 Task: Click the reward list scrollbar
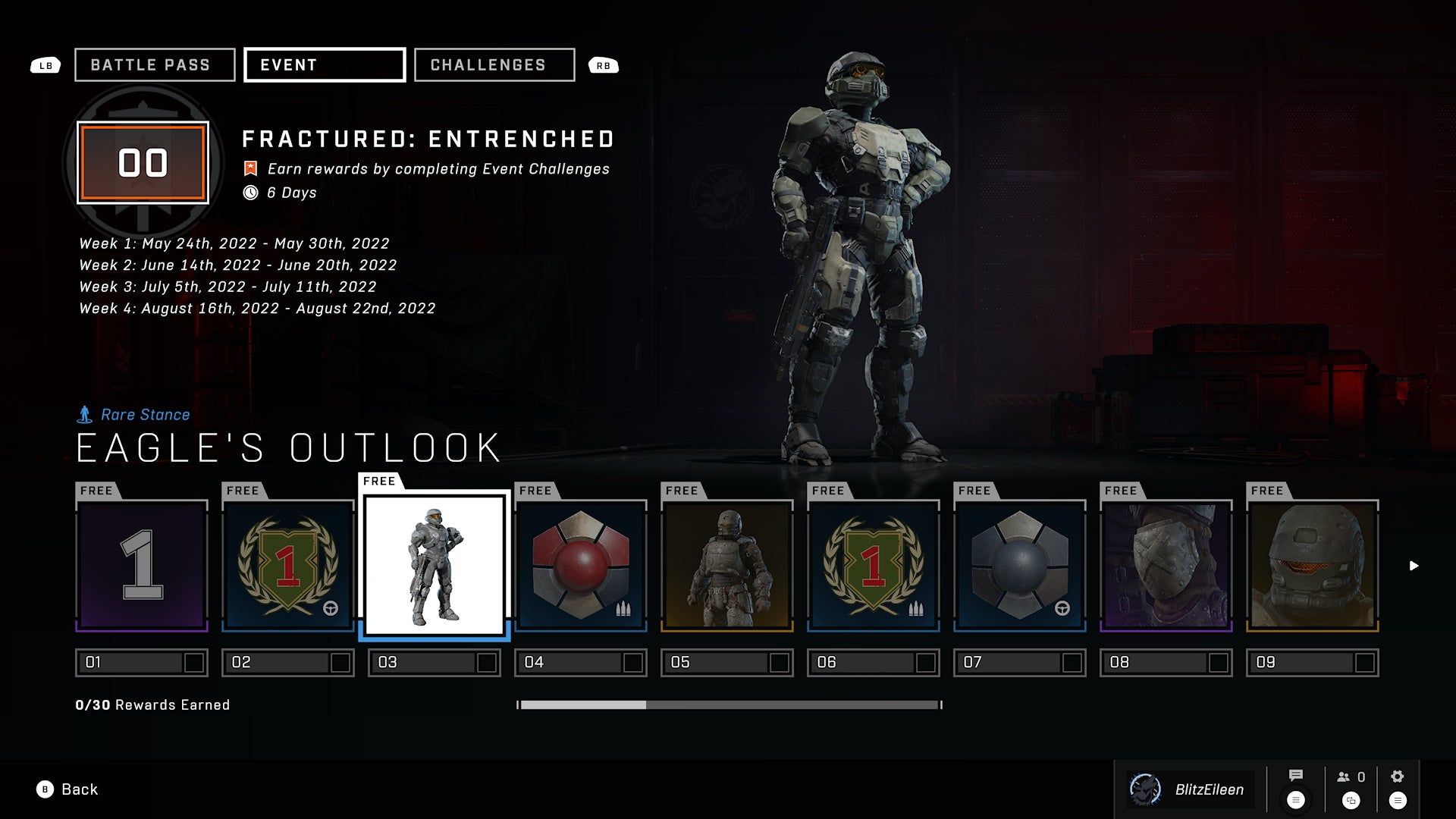(x=729, y=705)
